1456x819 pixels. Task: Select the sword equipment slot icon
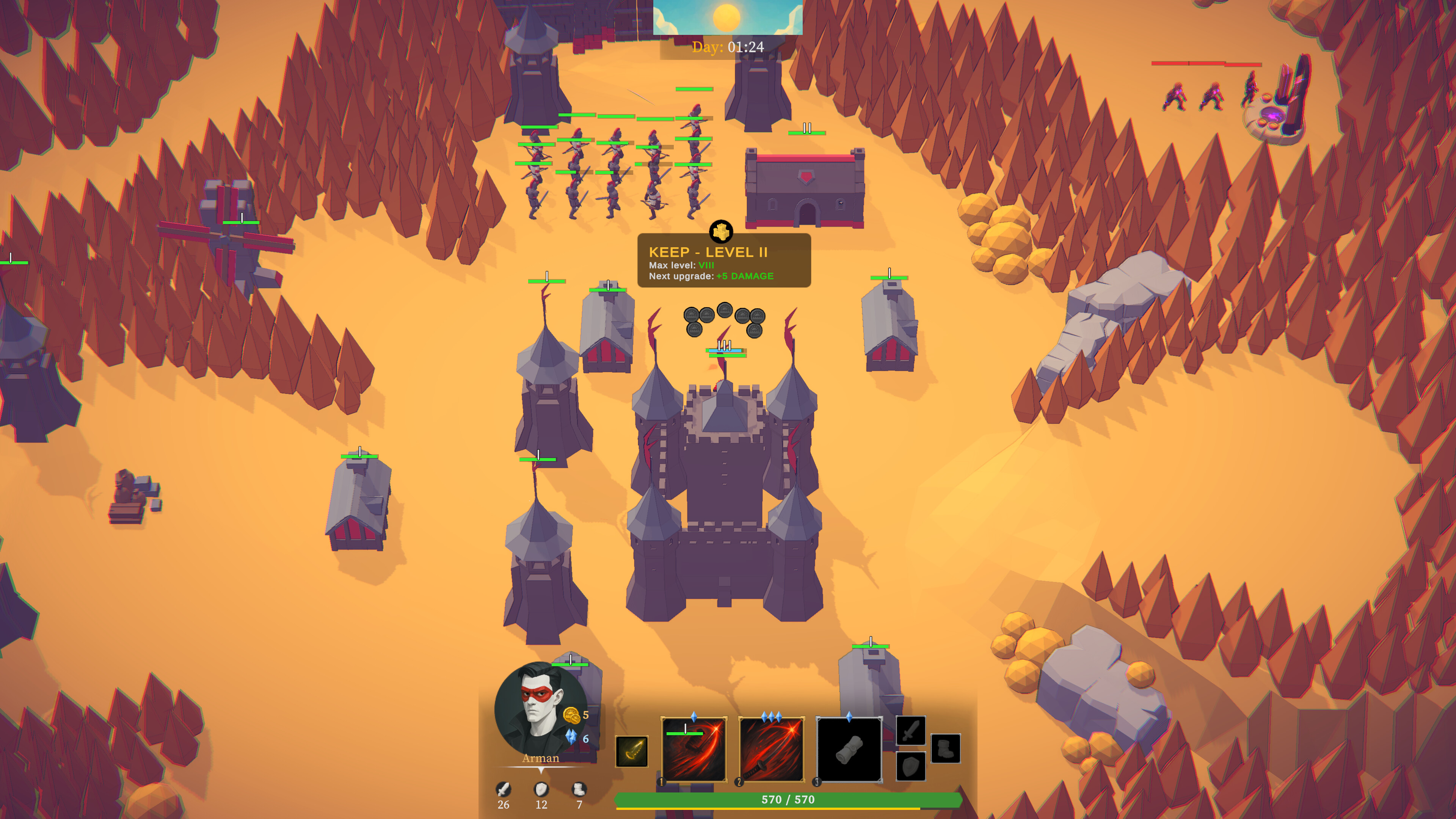click(912, 731)
